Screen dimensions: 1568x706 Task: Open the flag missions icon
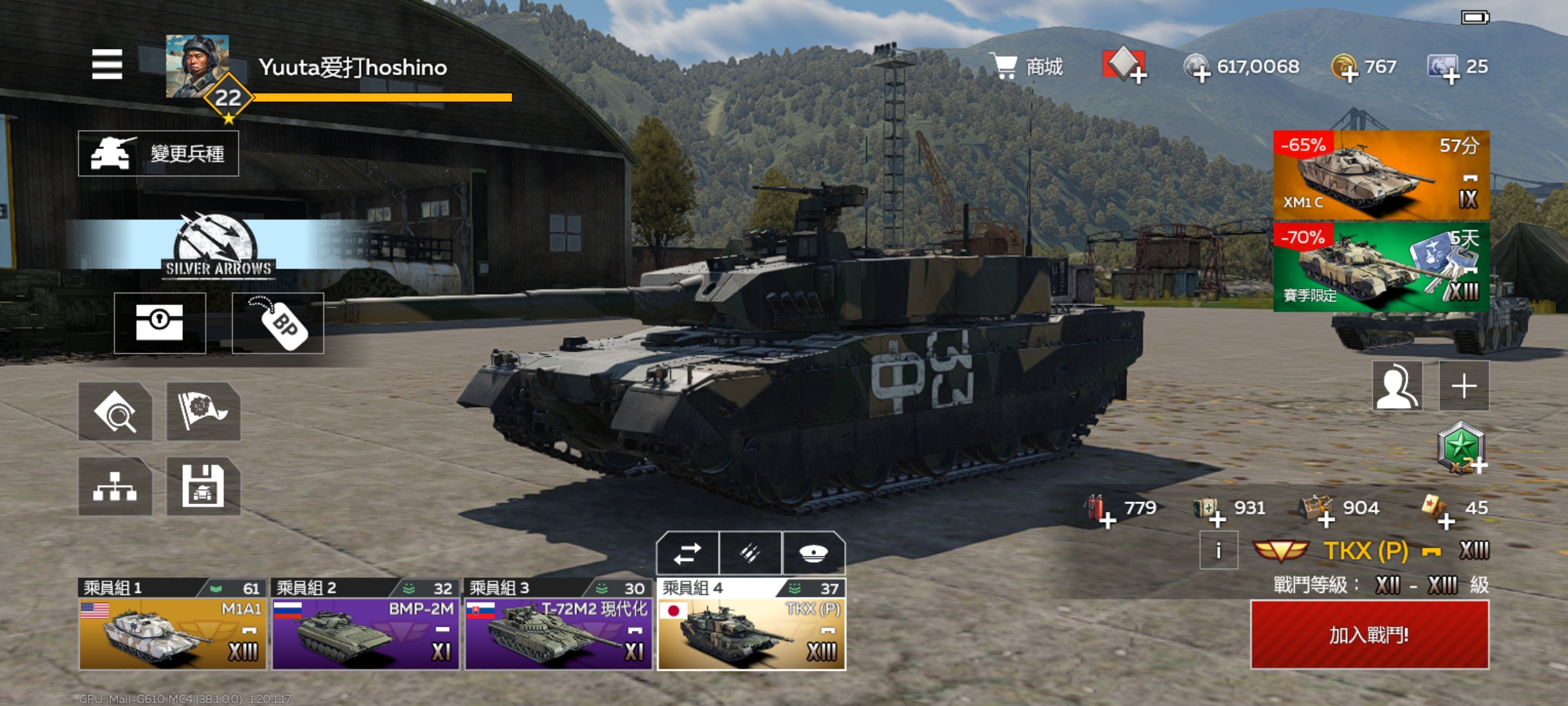[203, 411]
